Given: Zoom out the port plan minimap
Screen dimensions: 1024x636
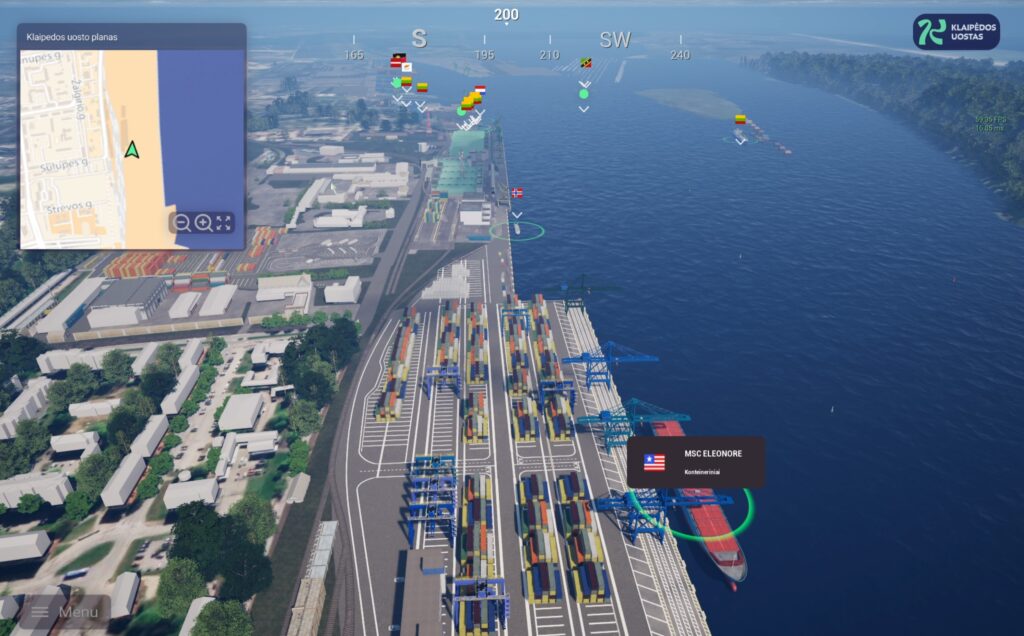Looking at the screenshot, I should [182, 223].
